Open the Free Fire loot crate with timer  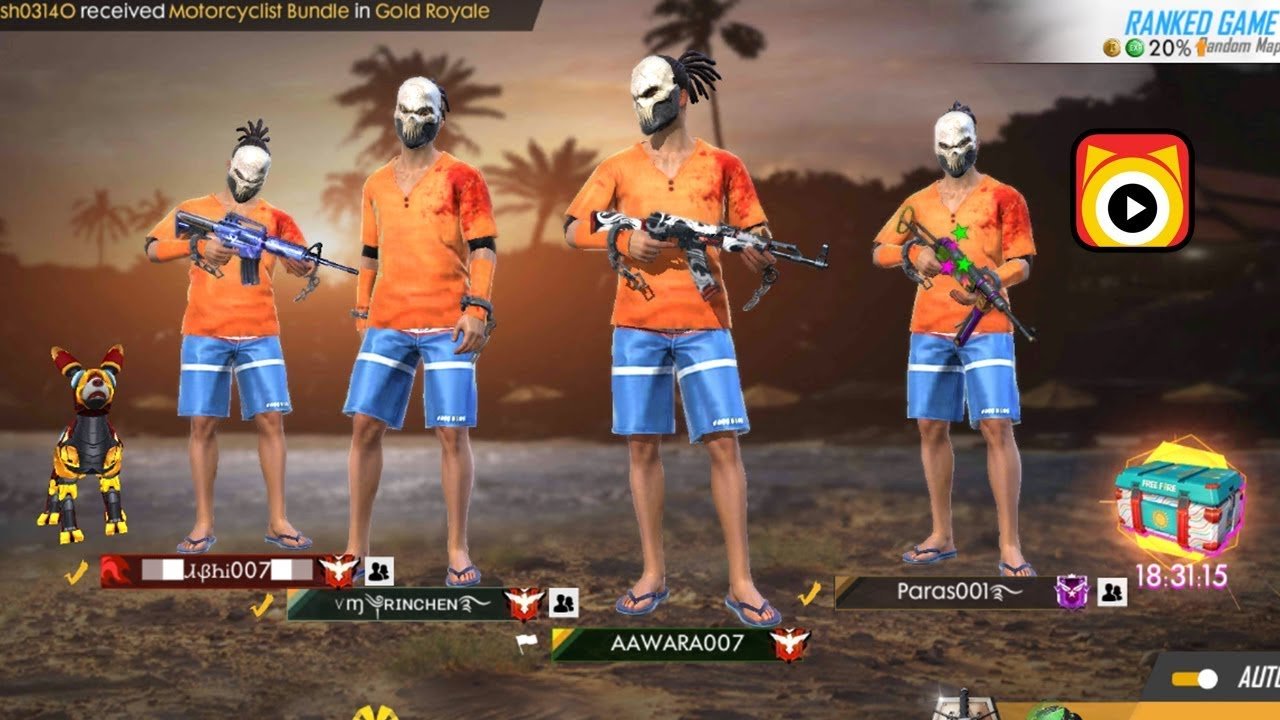click(1180, 505)
